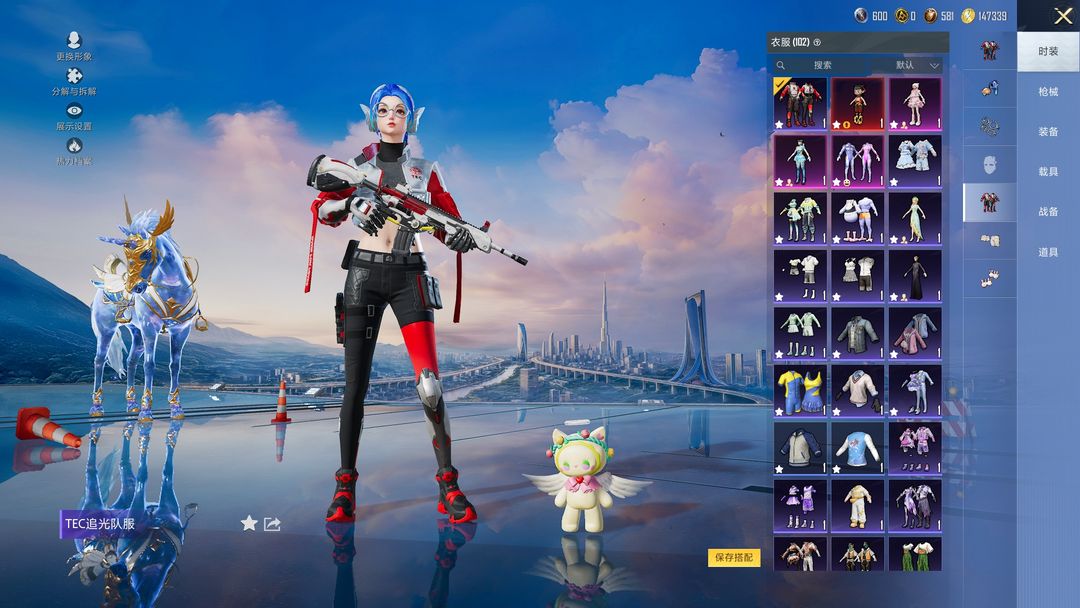
Task: Click the flame icon on the left
Action: [74, 150]
